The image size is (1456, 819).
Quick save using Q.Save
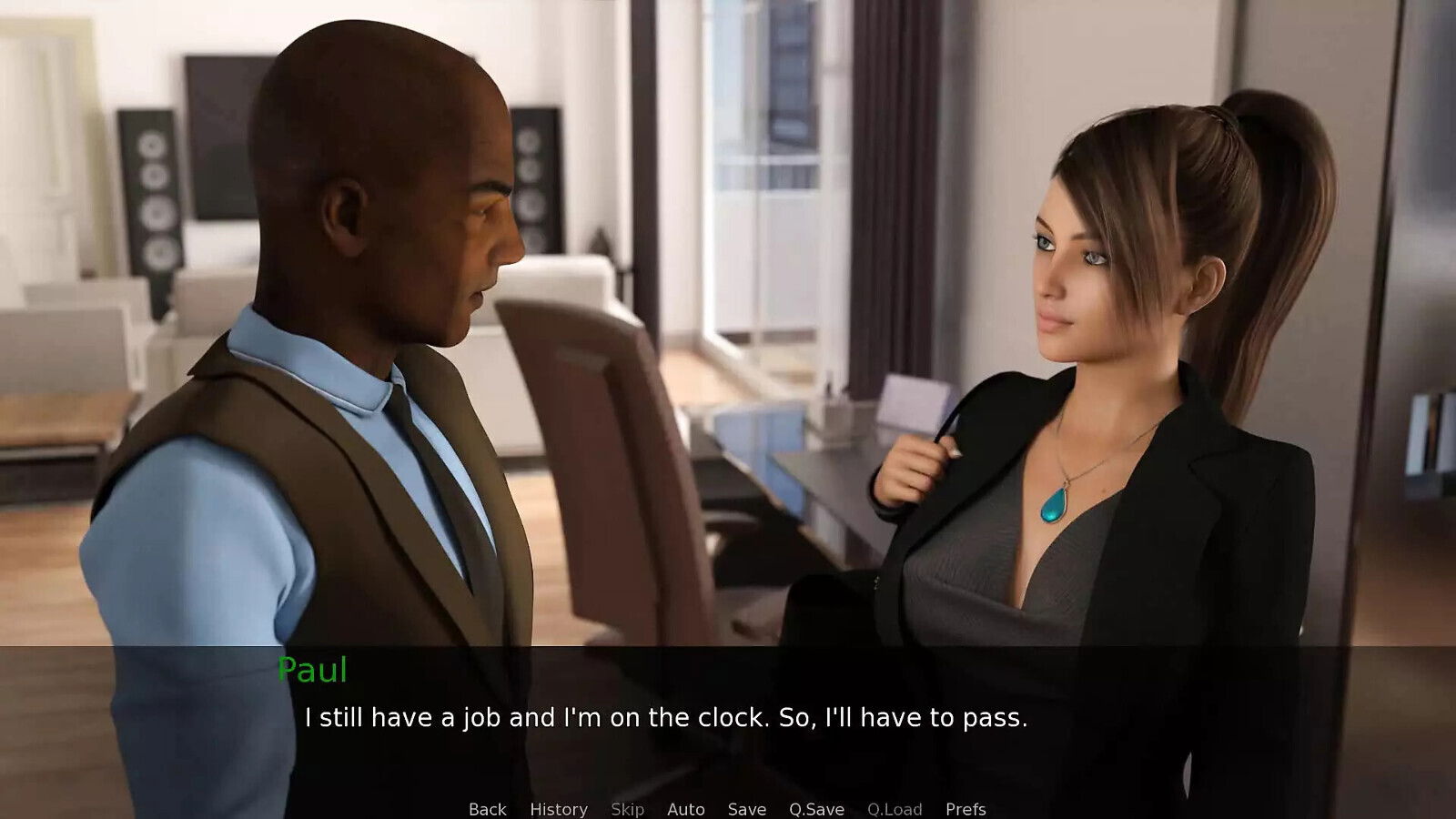(816, 809)
